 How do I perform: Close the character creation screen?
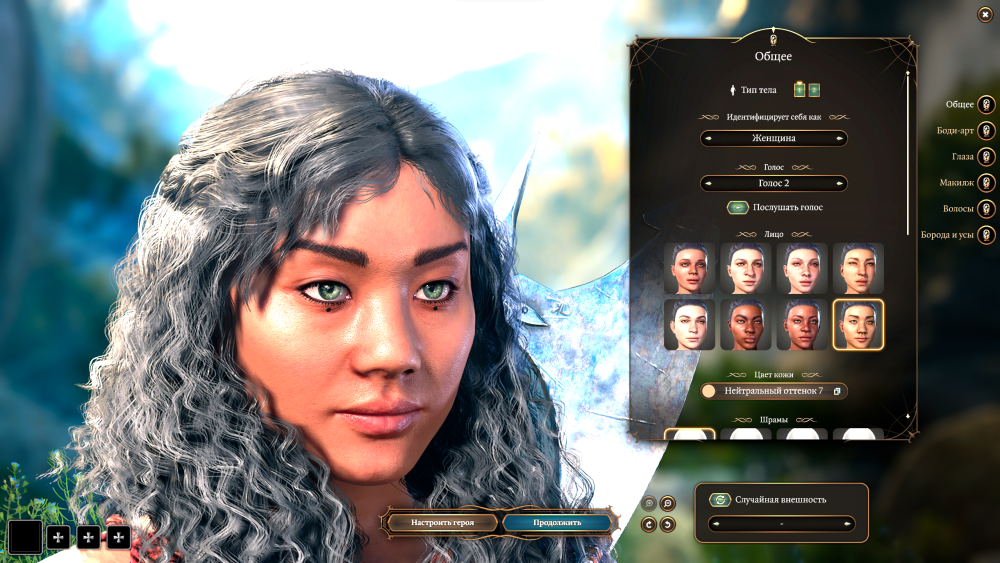click(985, 14)
